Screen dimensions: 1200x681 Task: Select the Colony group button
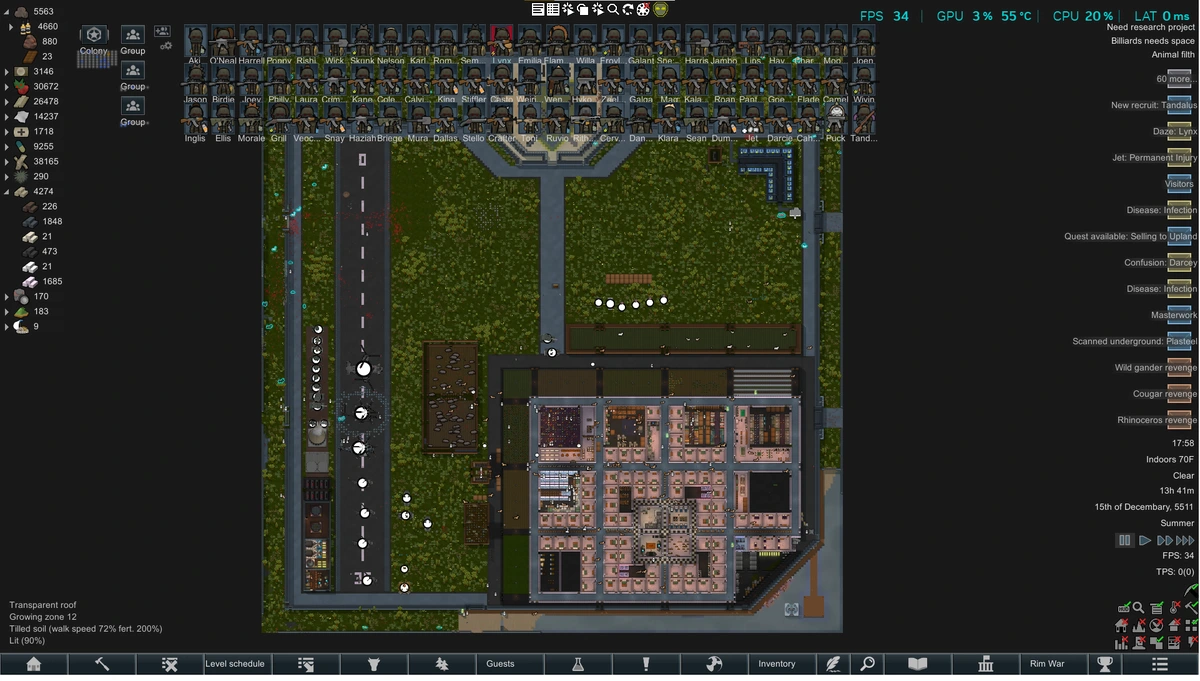[94, 41]
